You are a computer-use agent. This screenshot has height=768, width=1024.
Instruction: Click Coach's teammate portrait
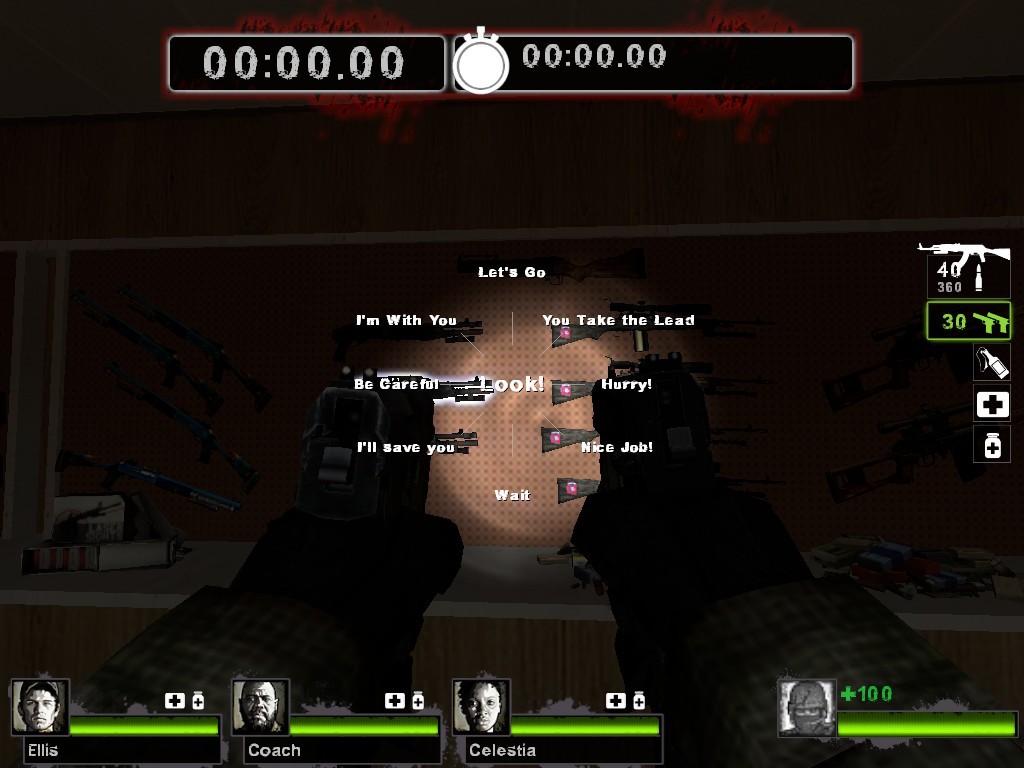[261, 707]
